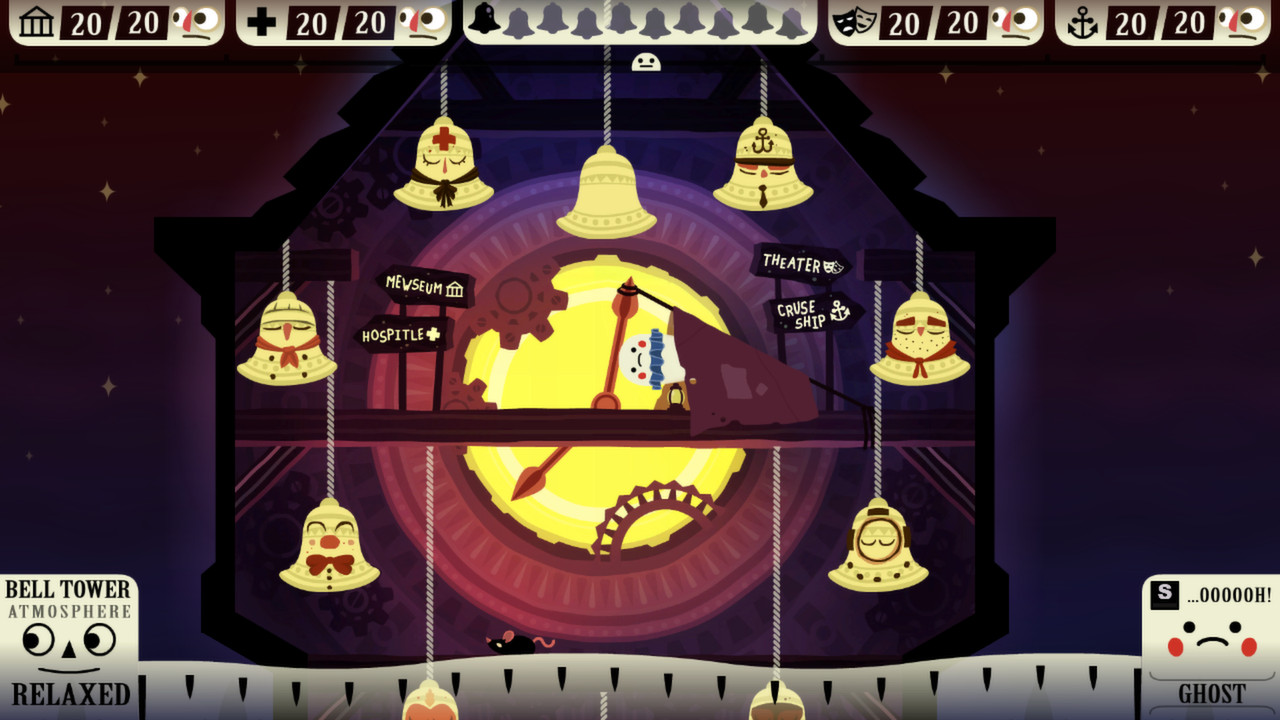This screenshot has width=1280, height=720.
Task: Select the GHOST tab at bottom right
Action: point(1212,692)
